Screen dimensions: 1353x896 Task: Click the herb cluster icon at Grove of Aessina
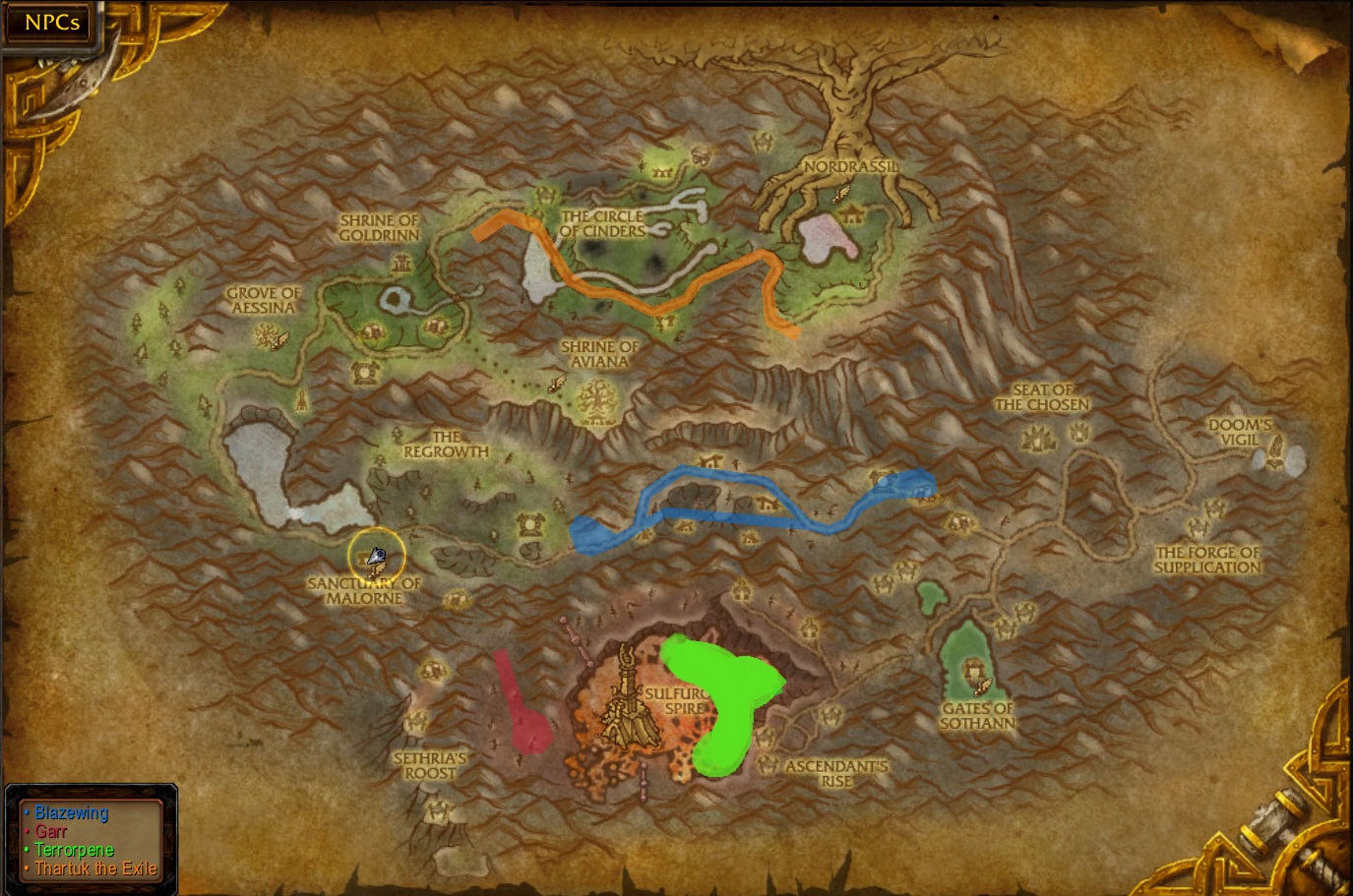coord(264,336)
